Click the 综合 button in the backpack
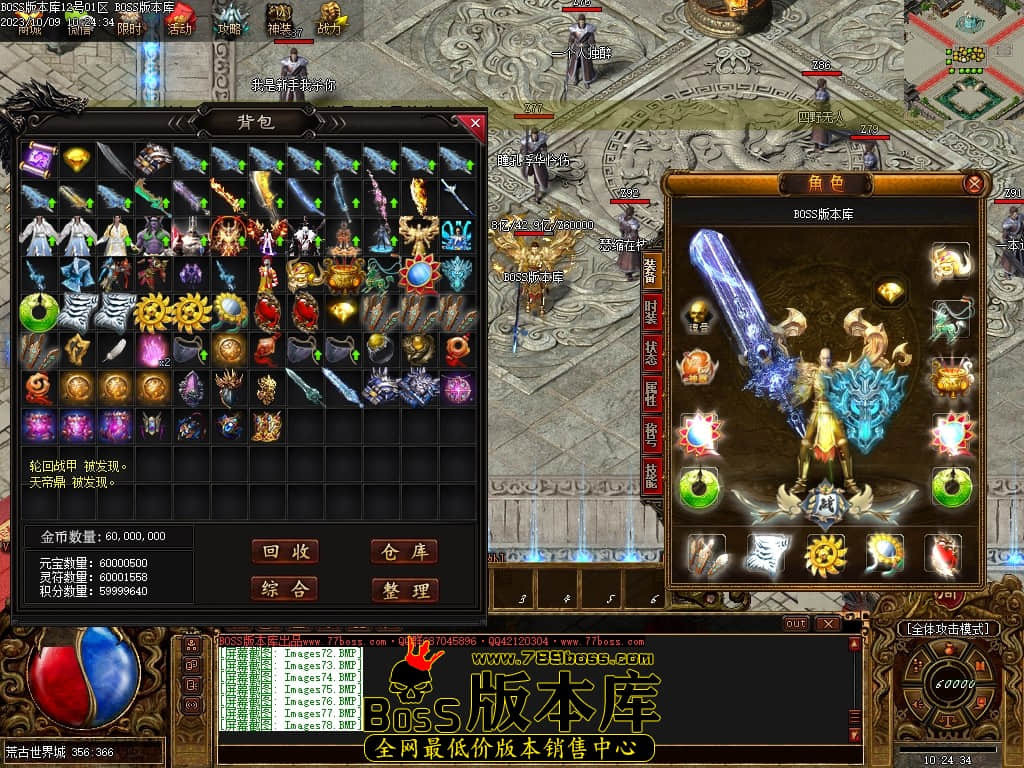This screenshot has height=768, width=1024. tap(285, 589)
